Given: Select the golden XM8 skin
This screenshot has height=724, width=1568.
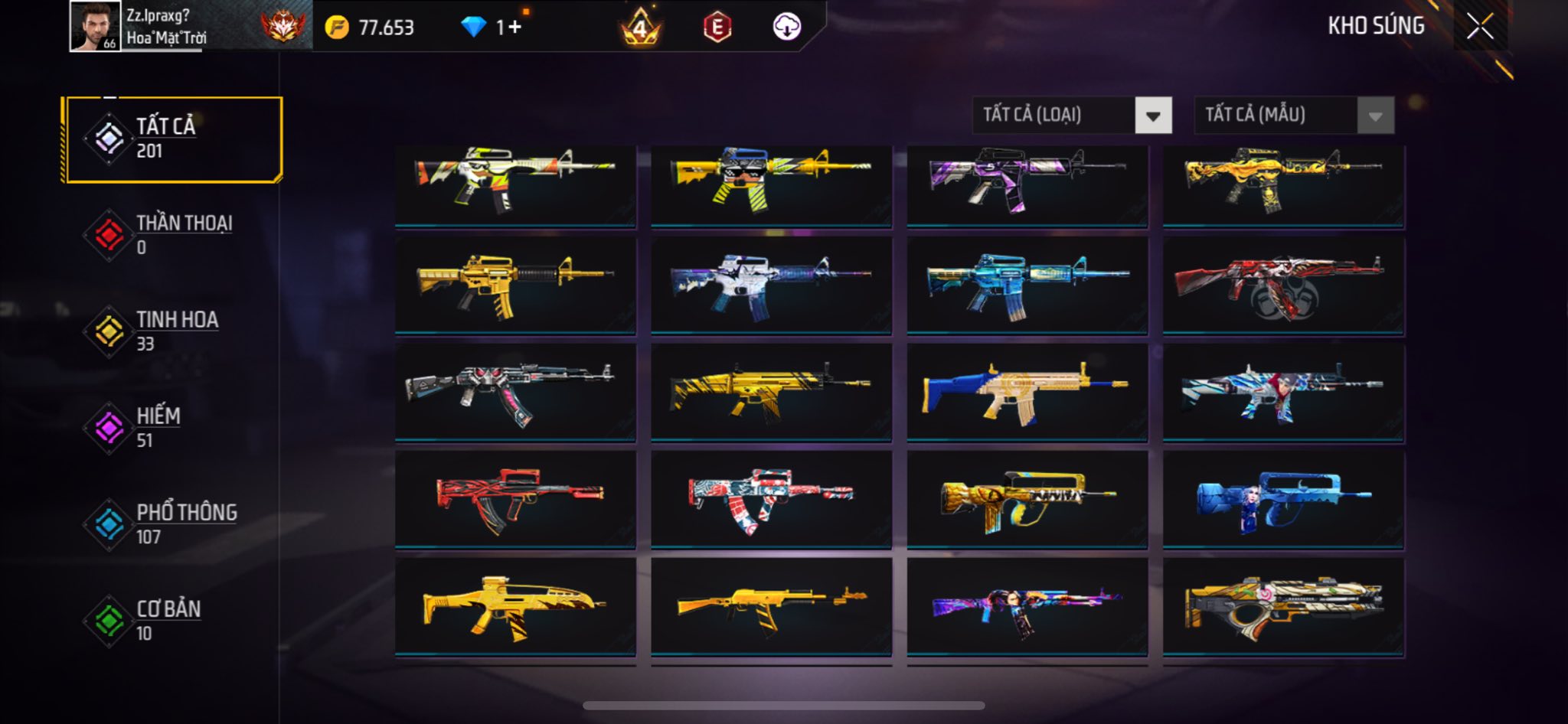Looking at the screenshot, I should click(x=515, y=606).
